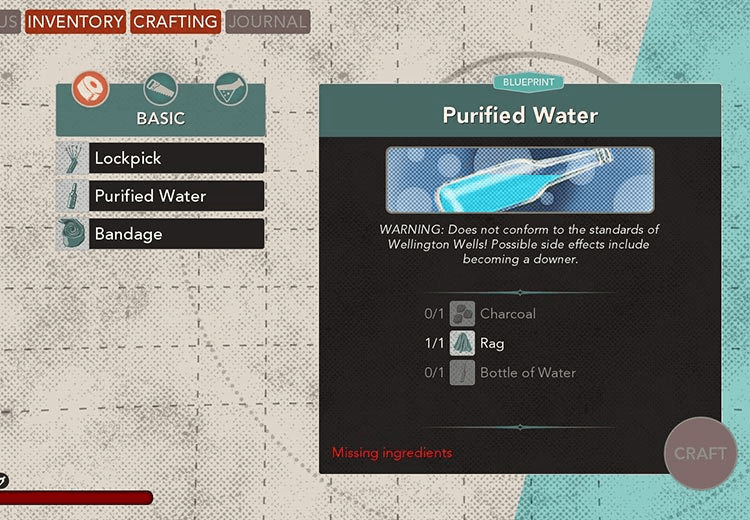Open the Crafting tab
Viewport: 750px width, 520px height.
click(x=175, y=21)
